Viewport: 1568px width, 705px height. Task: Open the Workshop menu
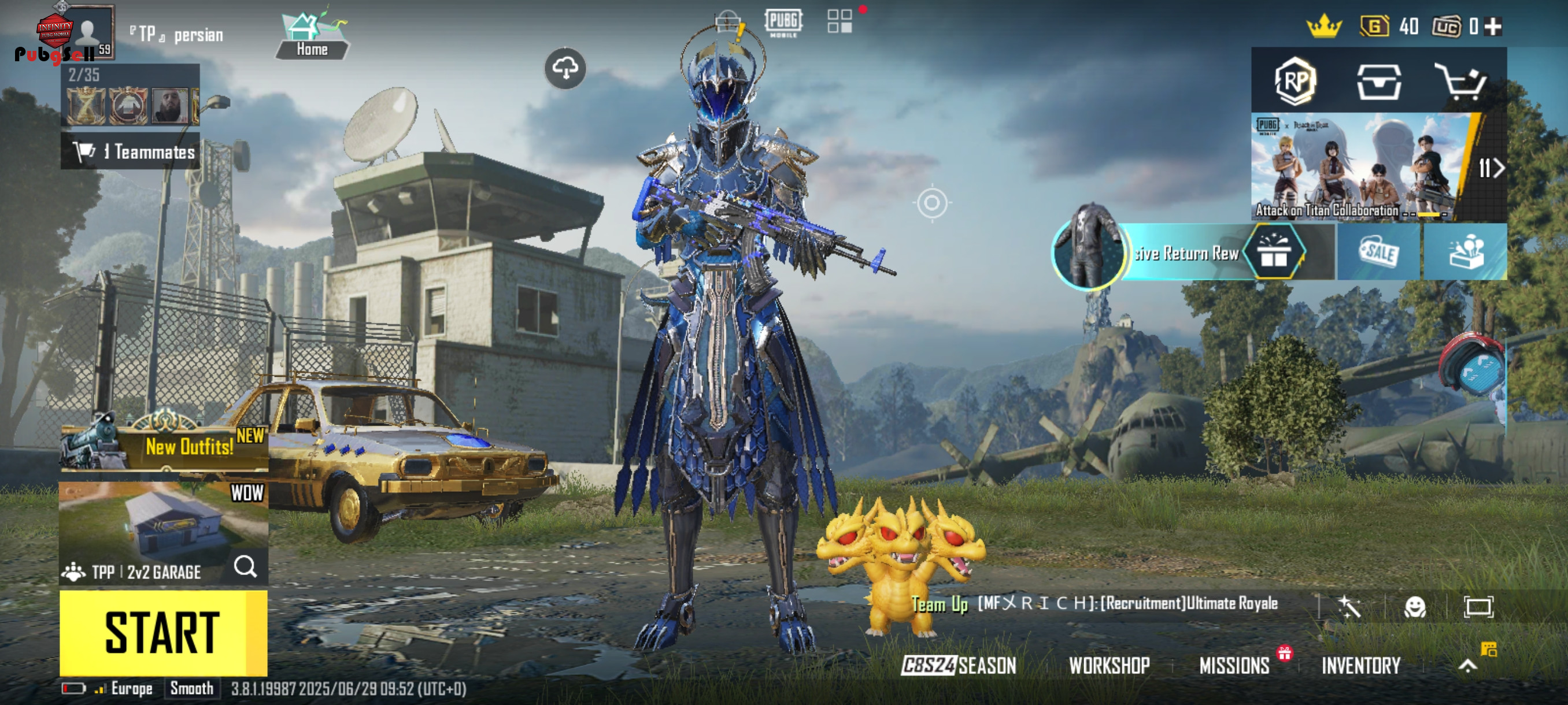1109,666
